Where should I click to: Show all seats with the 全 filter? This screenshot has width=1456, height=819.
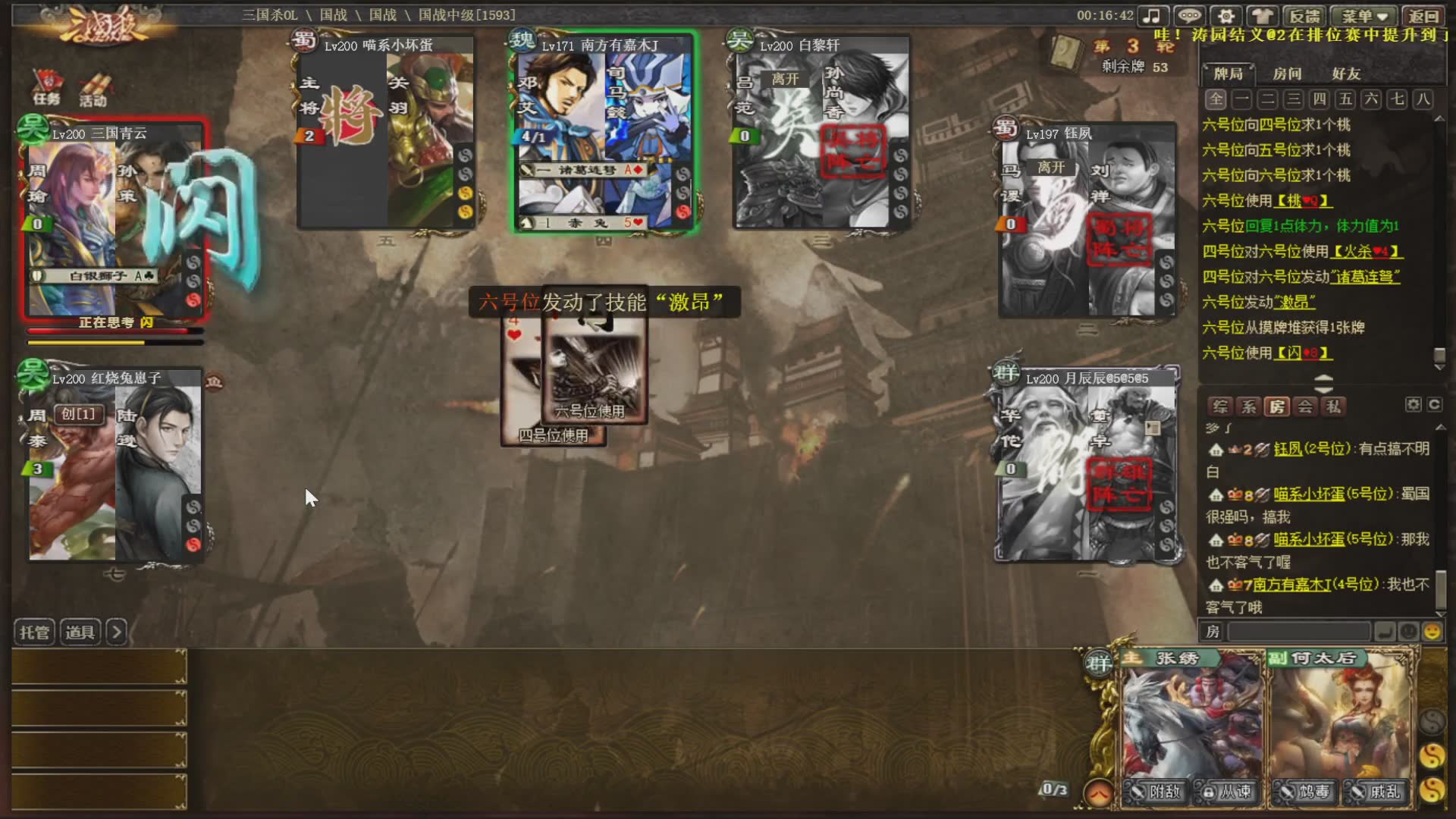point(1216,99)
